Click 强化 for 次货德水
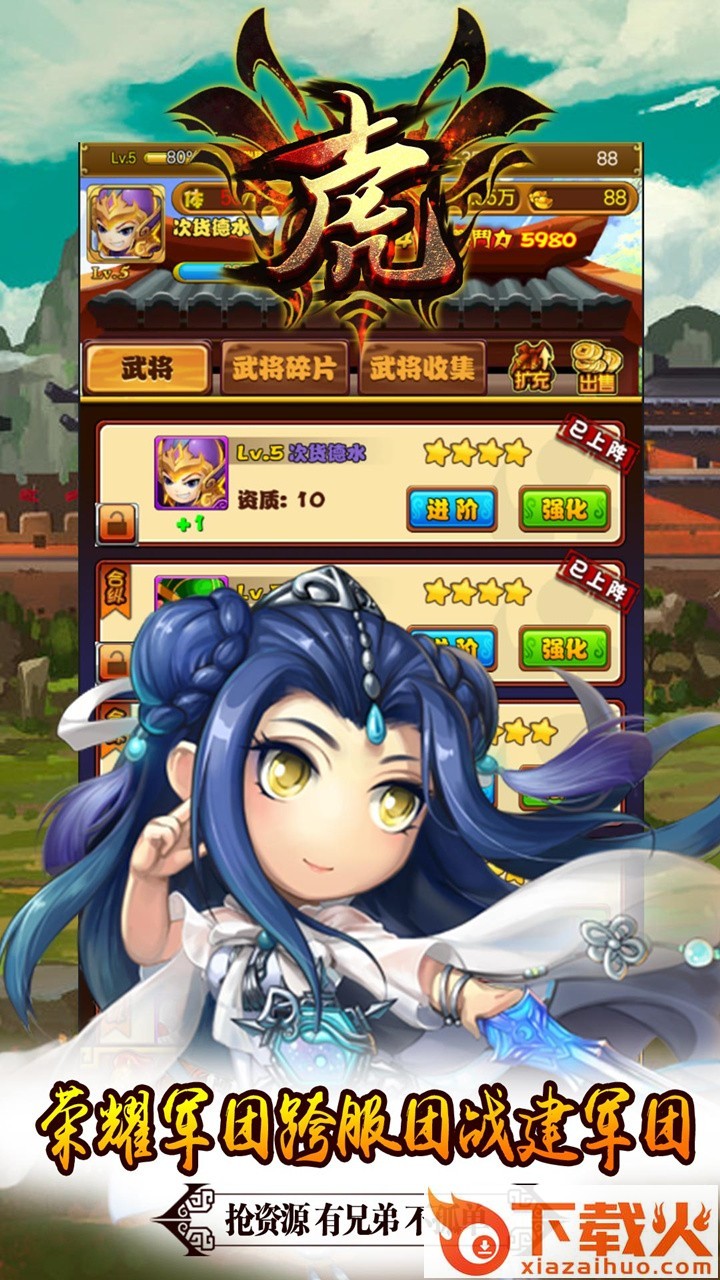 pos(564,508)
